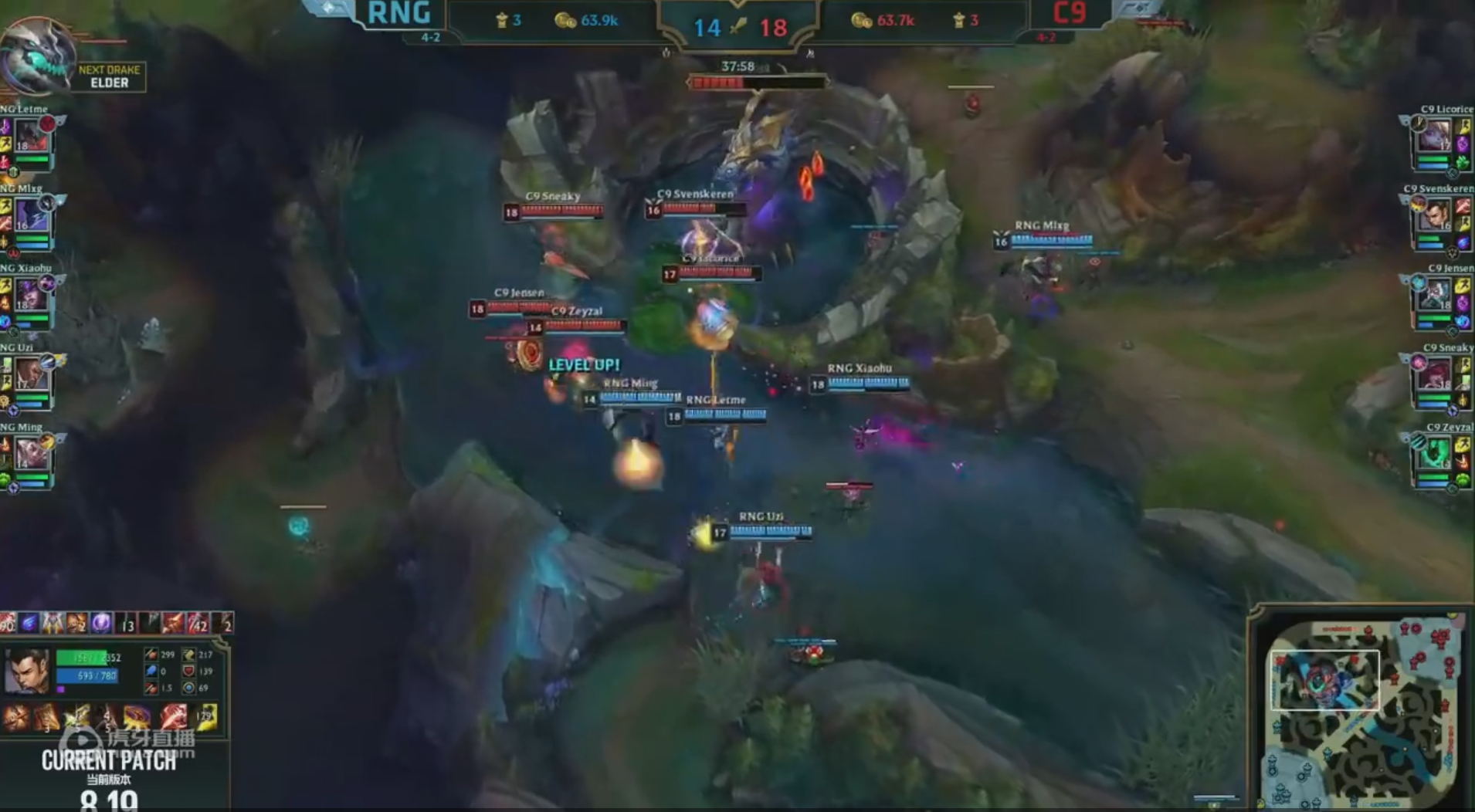Click the crossed-swords score icon between 14 and 18
Viewport: 1475px width, 812px height.
coord(740,24)
